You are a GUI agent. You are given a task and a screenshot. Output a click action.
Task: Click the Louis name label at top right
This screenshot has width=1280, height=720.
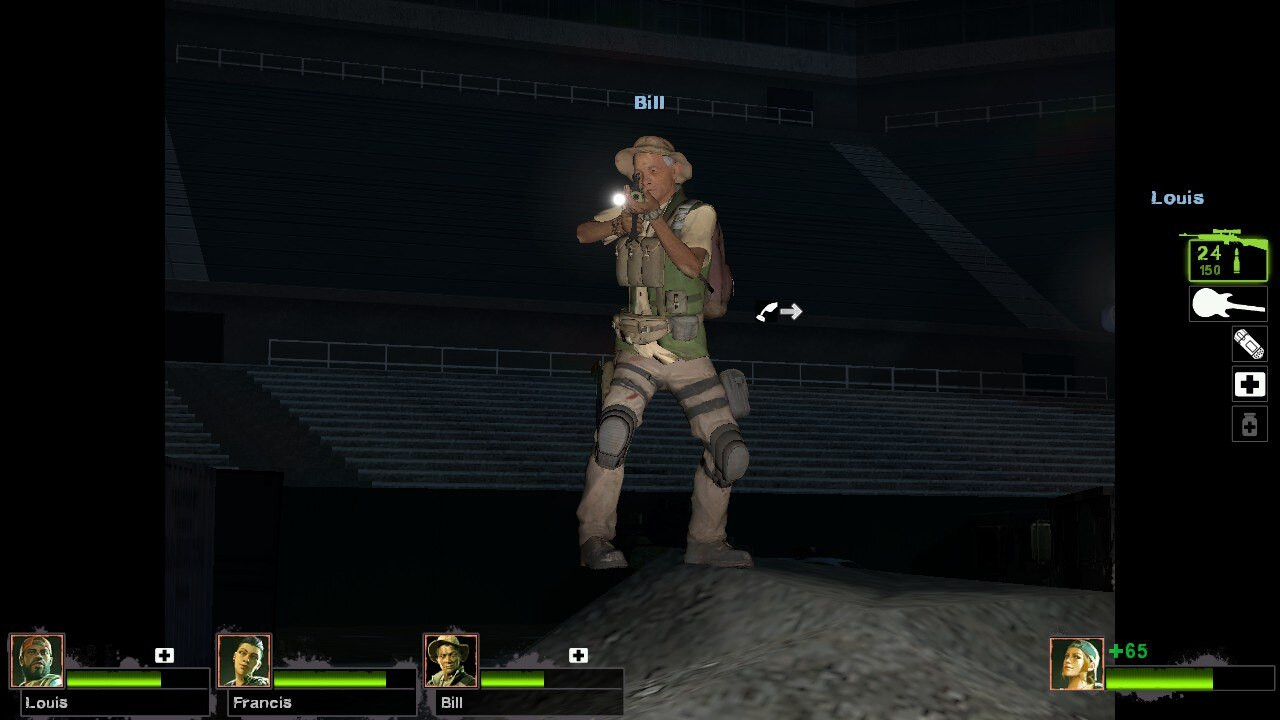tap(1177, 198)
